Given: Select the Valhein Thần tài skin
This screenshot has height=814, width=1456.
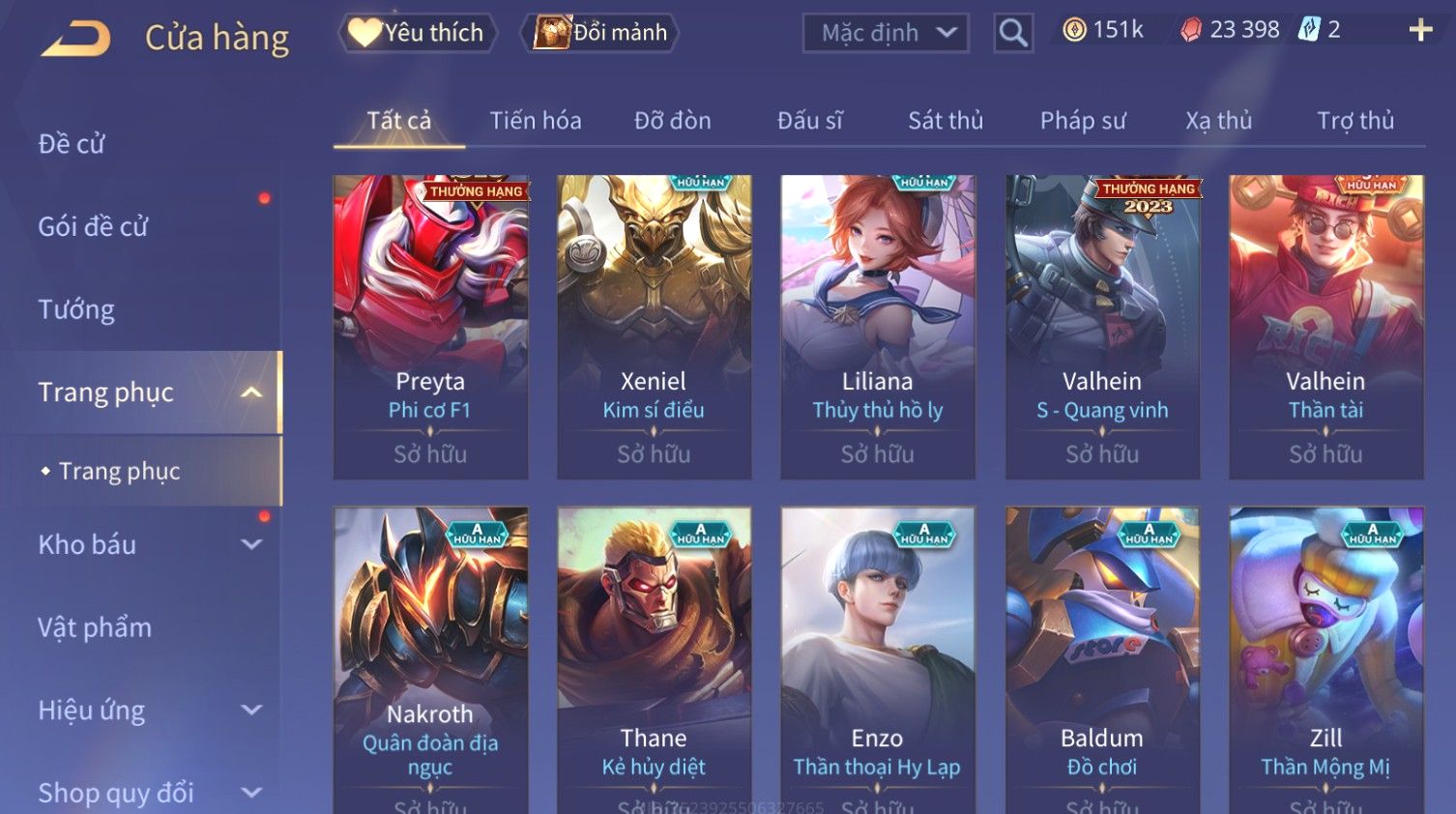Looking at the screenshot, I should coord(1325,327).
